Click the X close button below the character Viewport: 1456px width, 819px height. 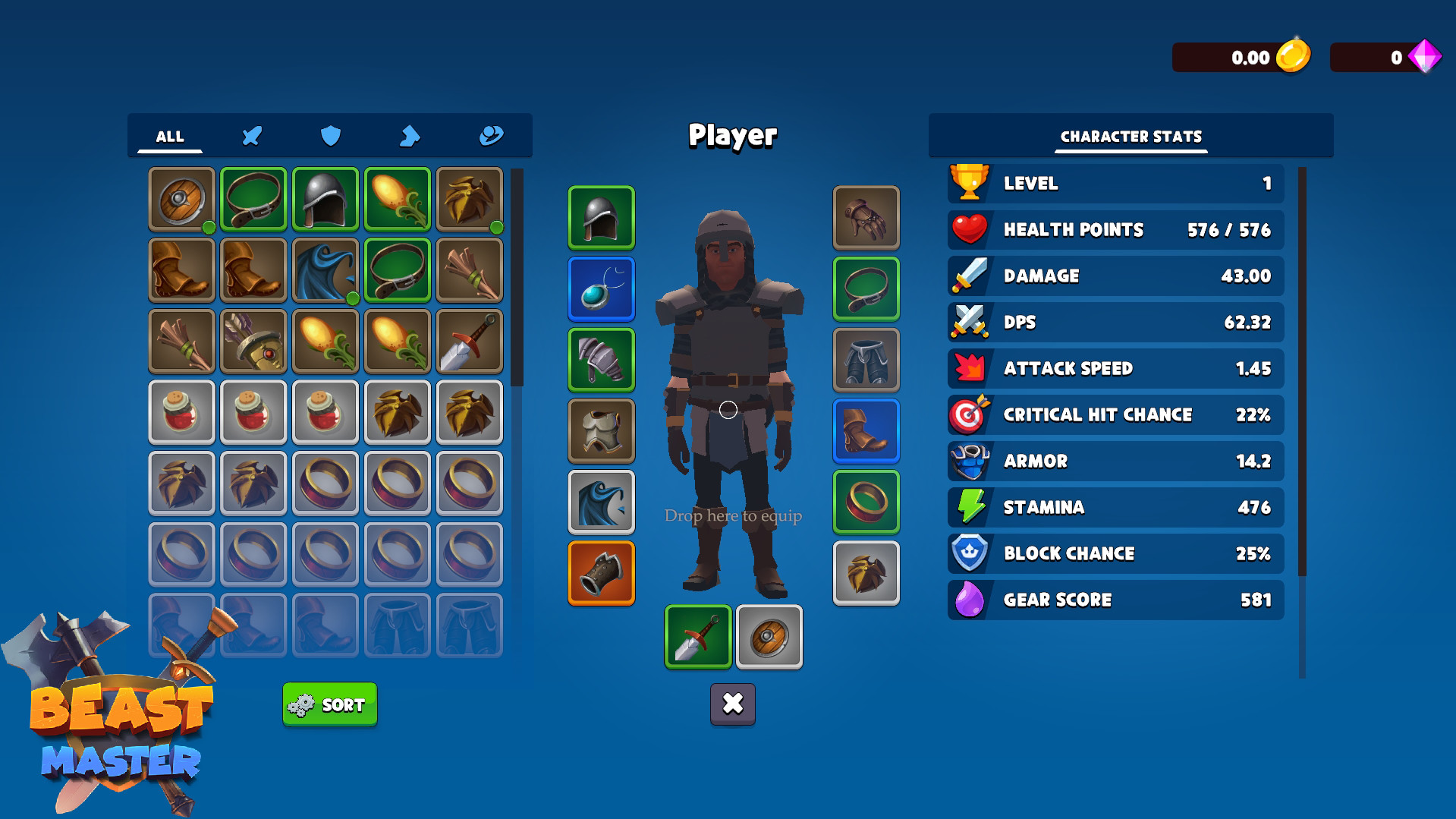(732, 704)
